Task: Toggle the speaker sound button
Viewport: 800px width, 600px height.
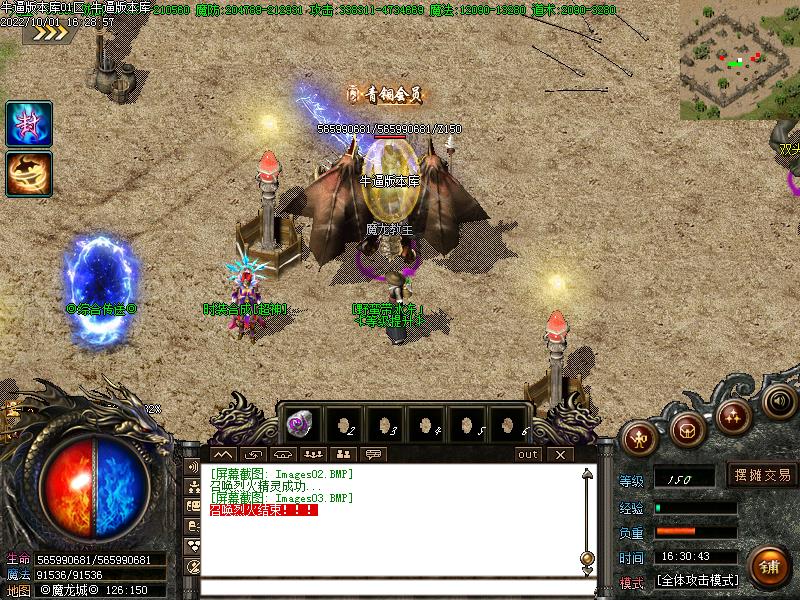Action: (x=780, y=401)
